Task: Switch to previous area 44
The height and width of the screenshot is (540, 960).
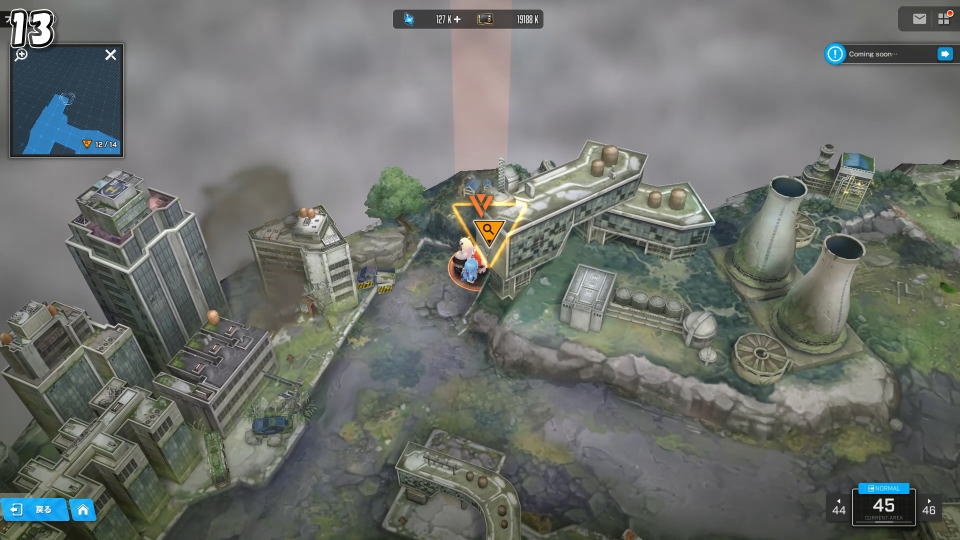Action: click(x=838, y=506)
